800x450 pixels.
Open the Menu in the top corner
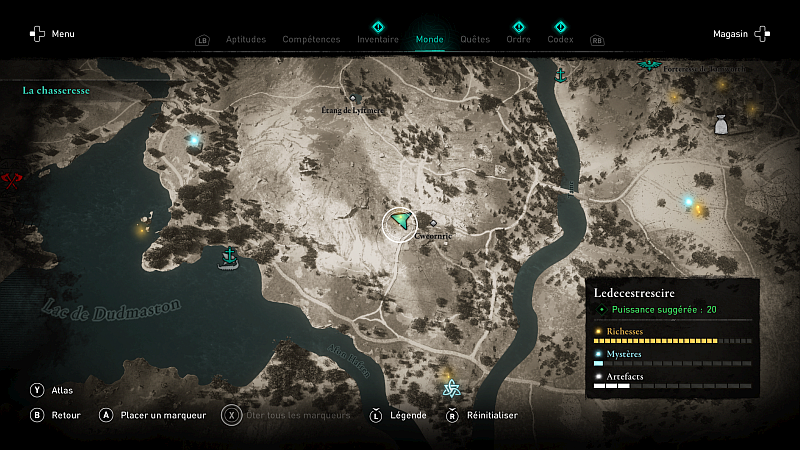coord(52,34)
